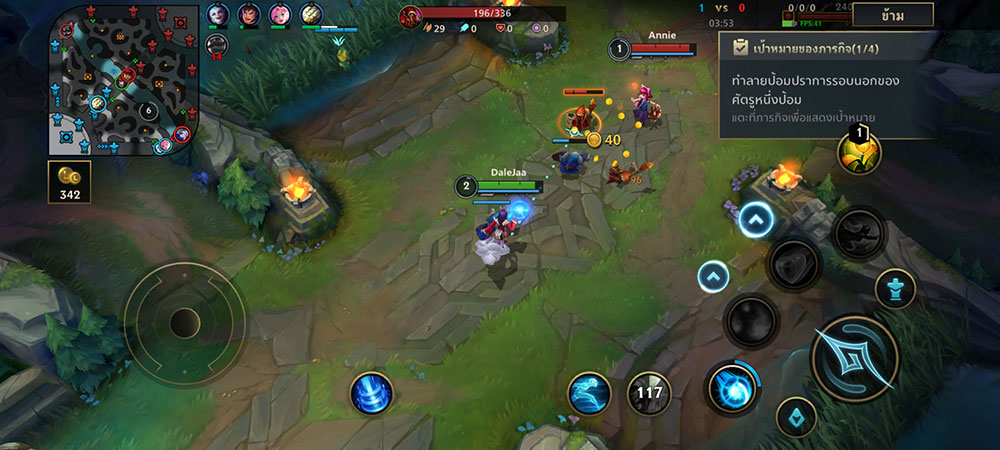Cast the glowing blue orb ability
The image size is (1000, 450).
[x=733, y=388]
